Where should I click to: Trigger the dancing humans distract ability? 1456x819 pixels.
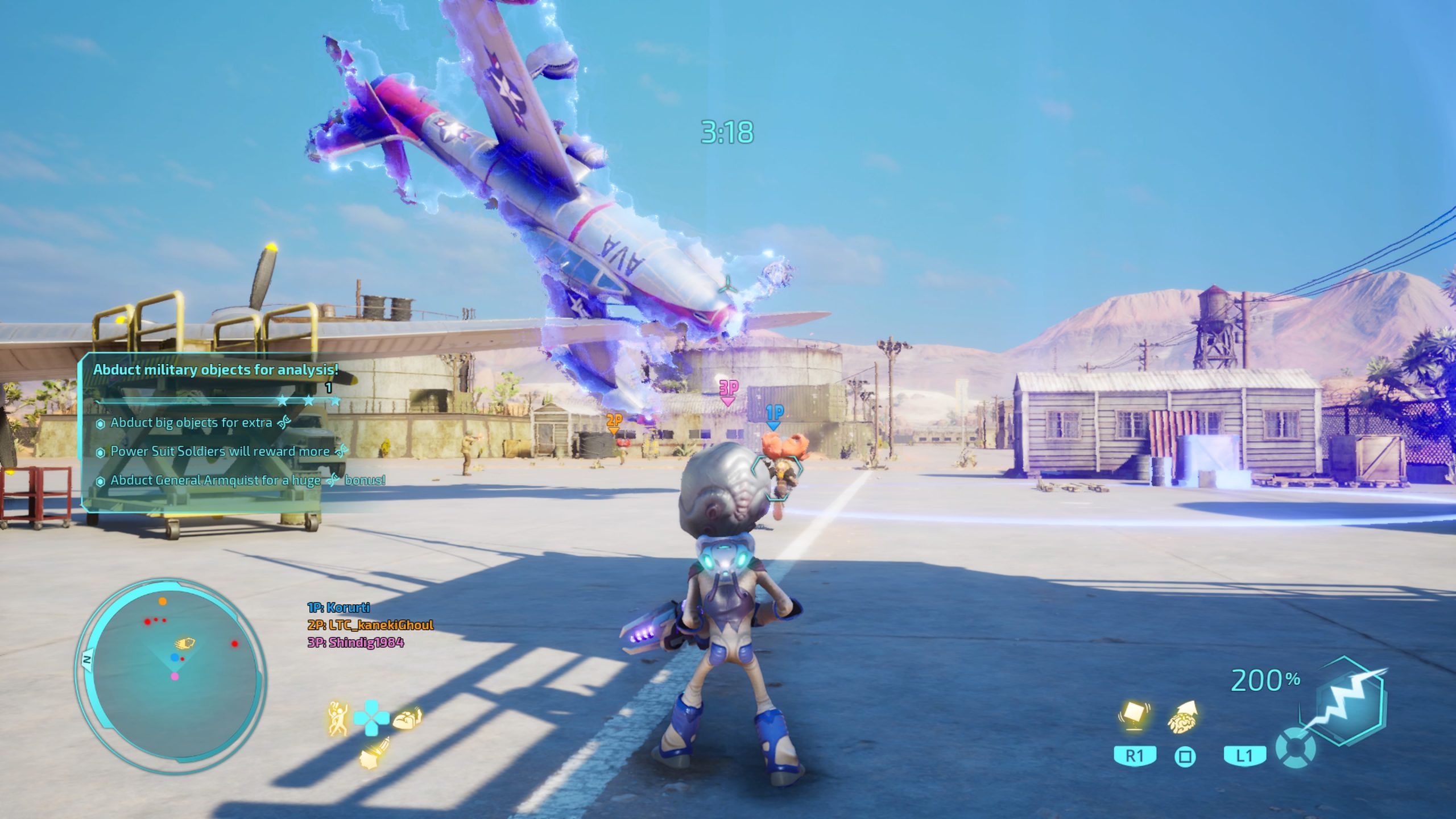pyautogui.click(x=338, y=718)
